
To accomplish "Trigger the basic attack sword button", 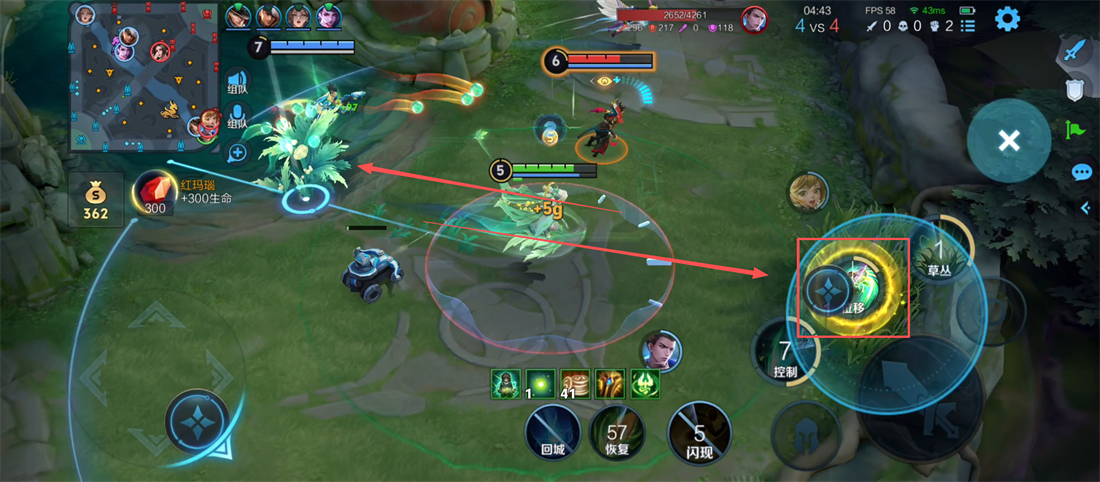I will coord(922,399).
